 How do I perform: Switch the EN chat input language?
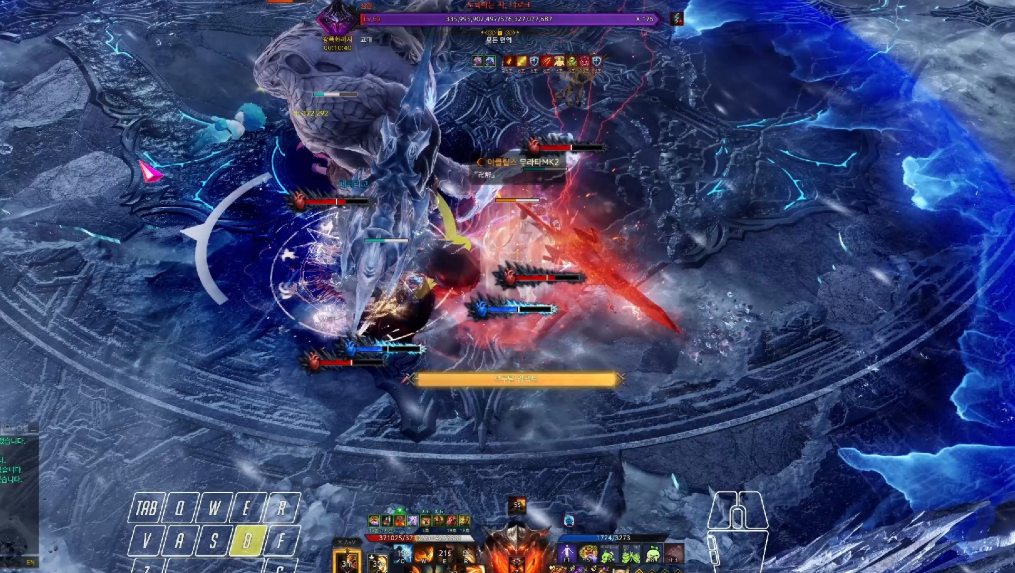pos(30,562)
